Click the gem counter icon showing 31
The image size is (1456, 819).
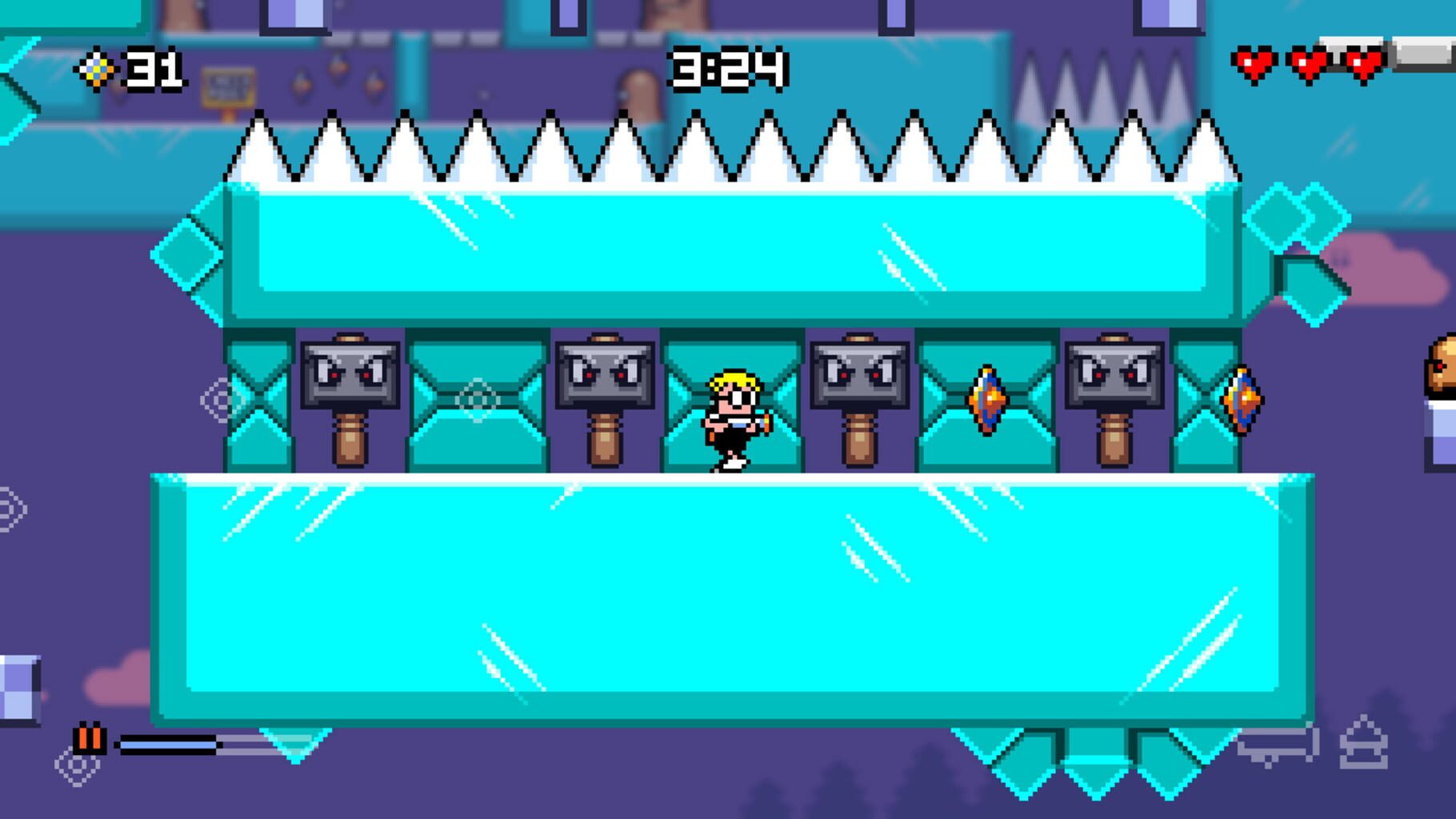[96, 70]
